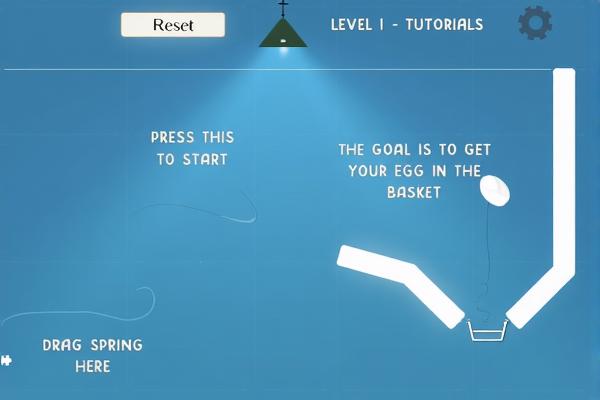Screen dimensions: 600x400
Task: Click the Reset button
Action: (x=173, y=25)
